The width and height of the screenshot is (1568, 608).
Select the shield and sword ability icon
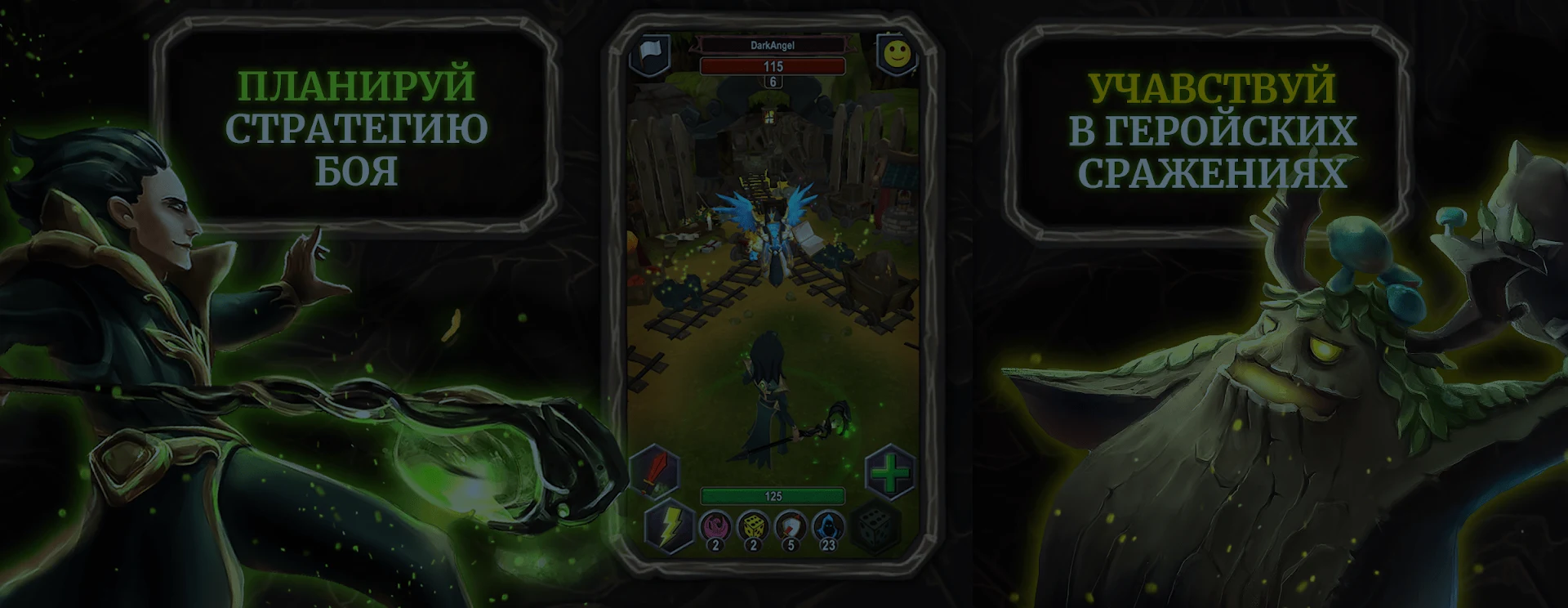[x=790, y=527]
